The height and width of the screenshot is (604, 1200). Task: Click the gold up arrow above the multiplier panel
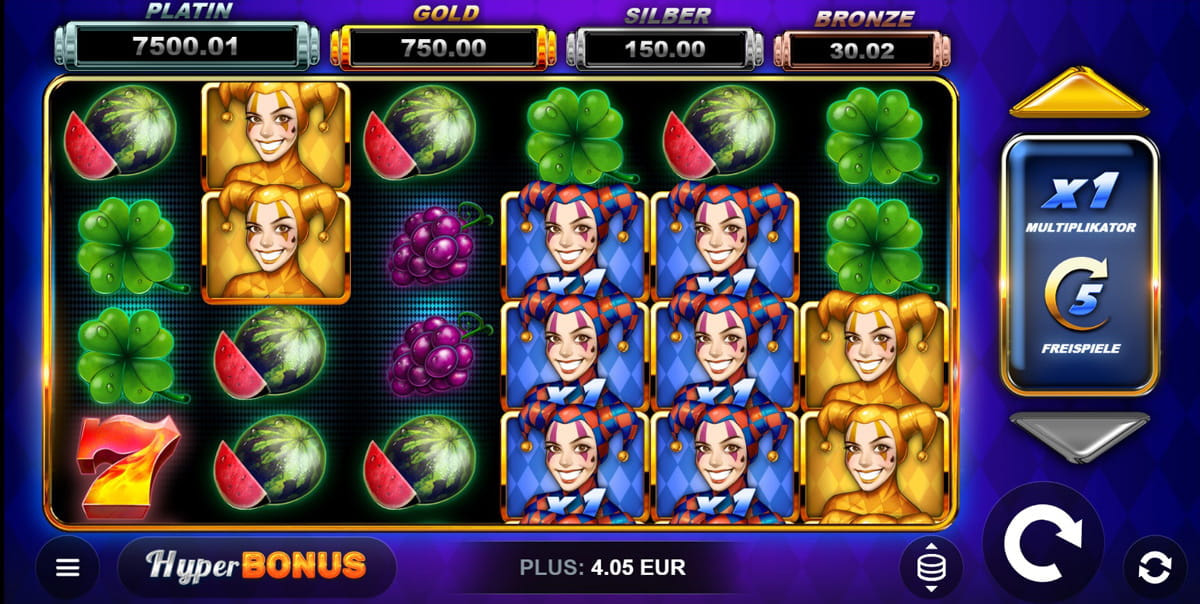pos(1078,94)
